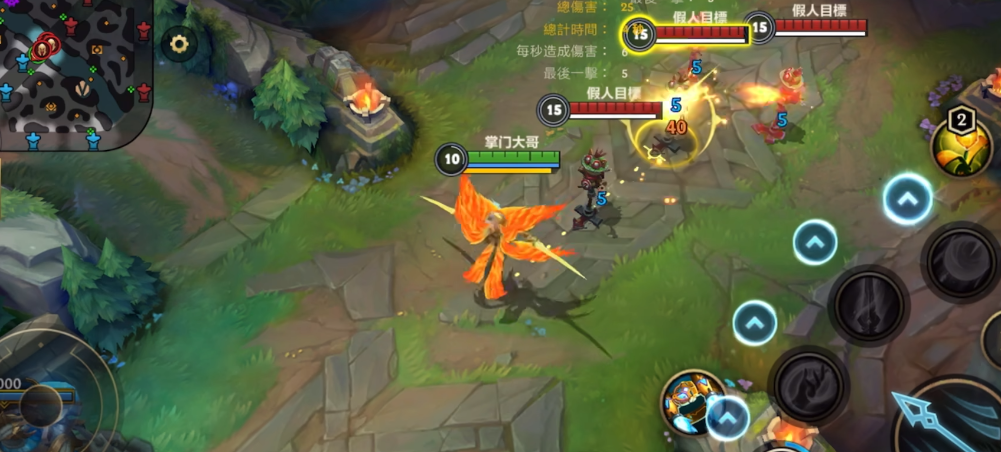Click the minimap
This screenshot has width=1001, height=452.
tap(75, 72)
